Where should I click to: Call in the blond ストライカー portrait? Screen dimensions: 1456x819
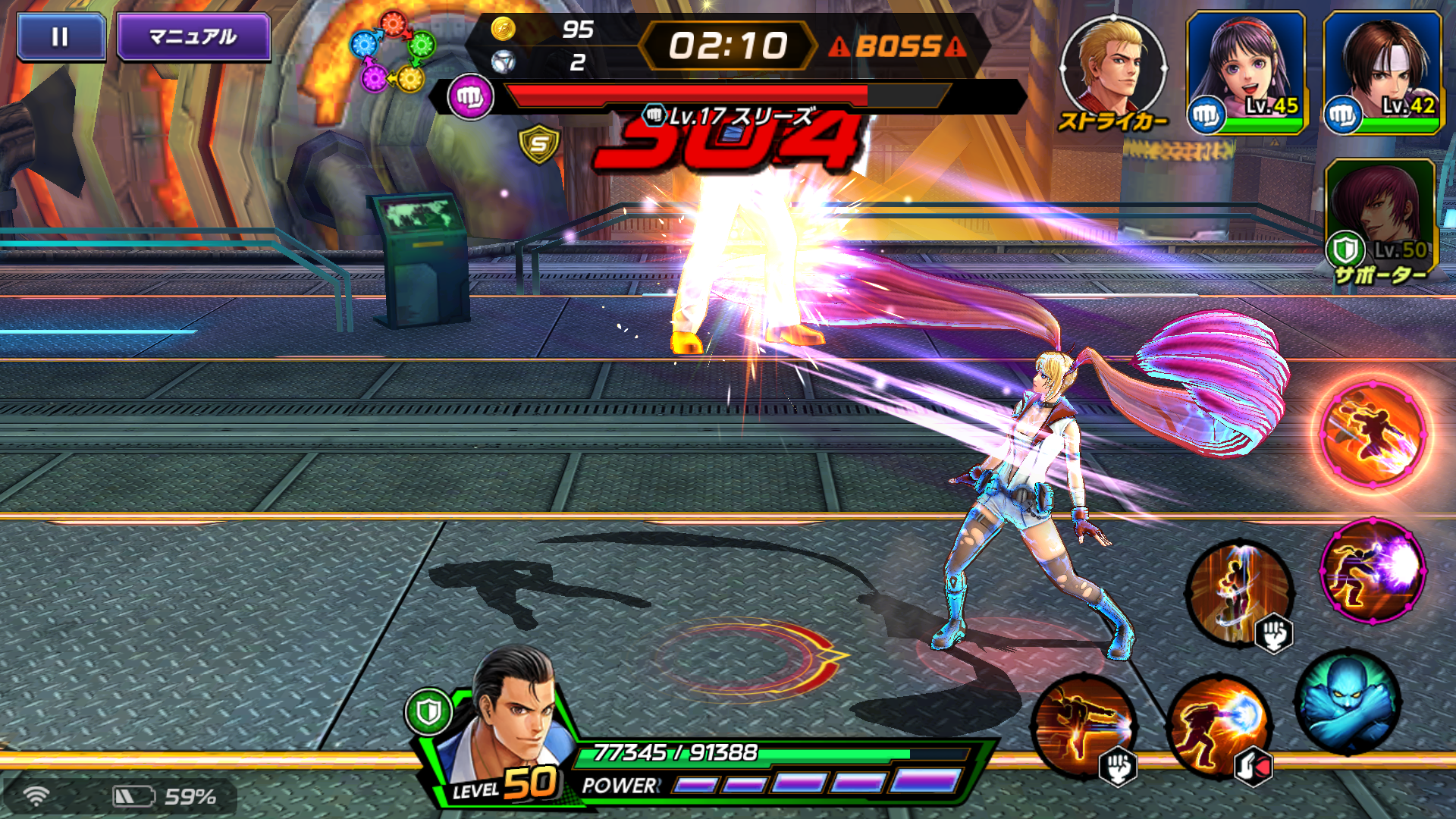click(1112, 67)
